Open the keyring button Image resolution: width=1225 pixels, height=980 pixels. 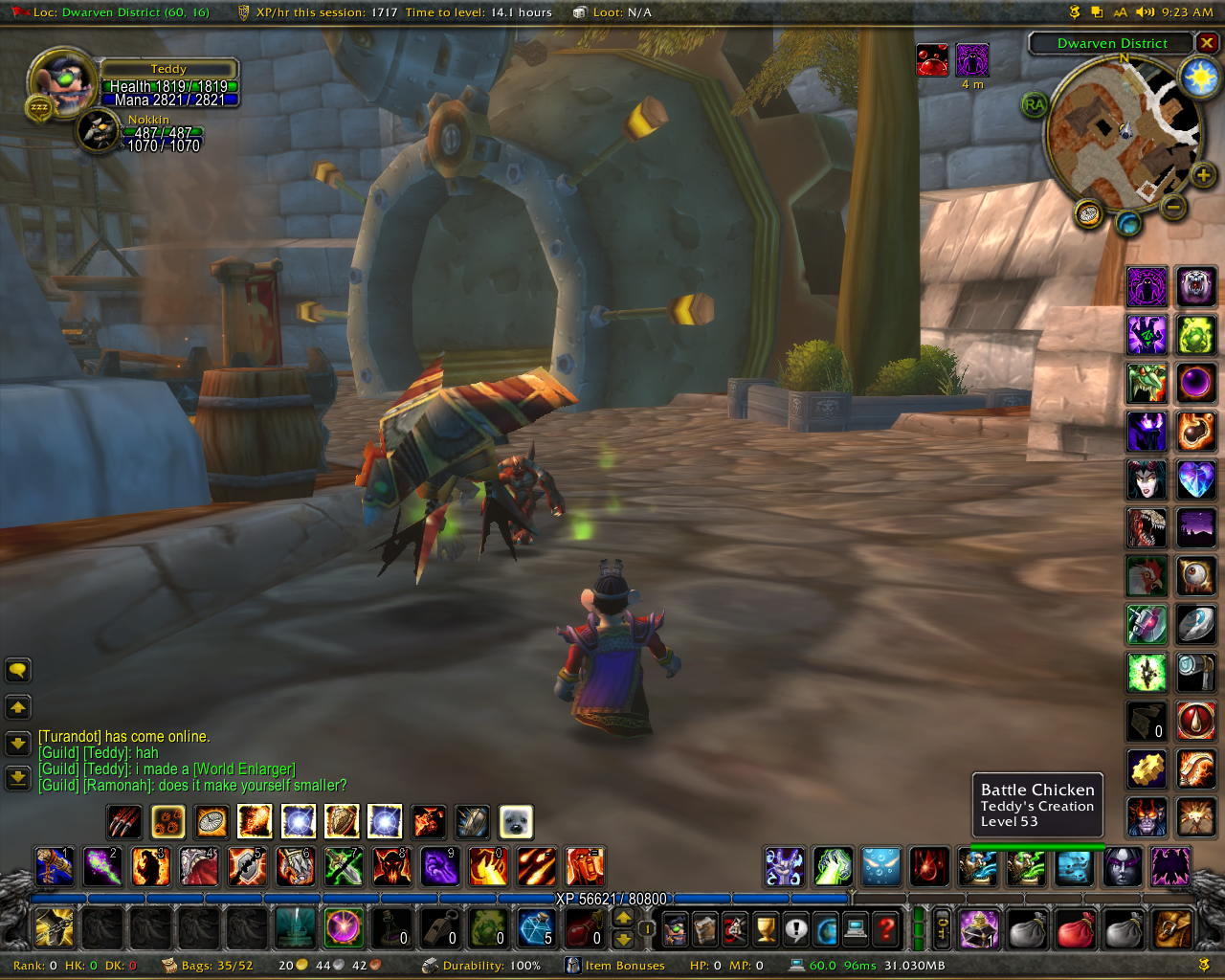[x=942, y=928]
